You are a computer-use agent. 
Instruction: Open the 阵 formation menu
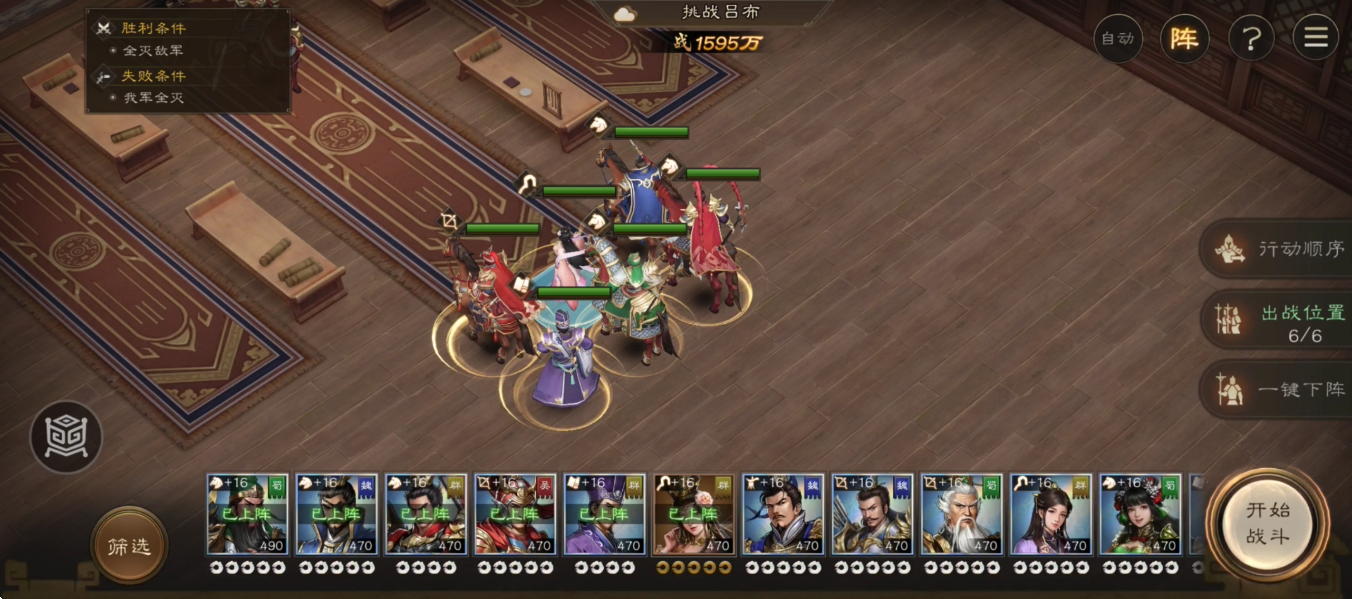pos(1184,39)
